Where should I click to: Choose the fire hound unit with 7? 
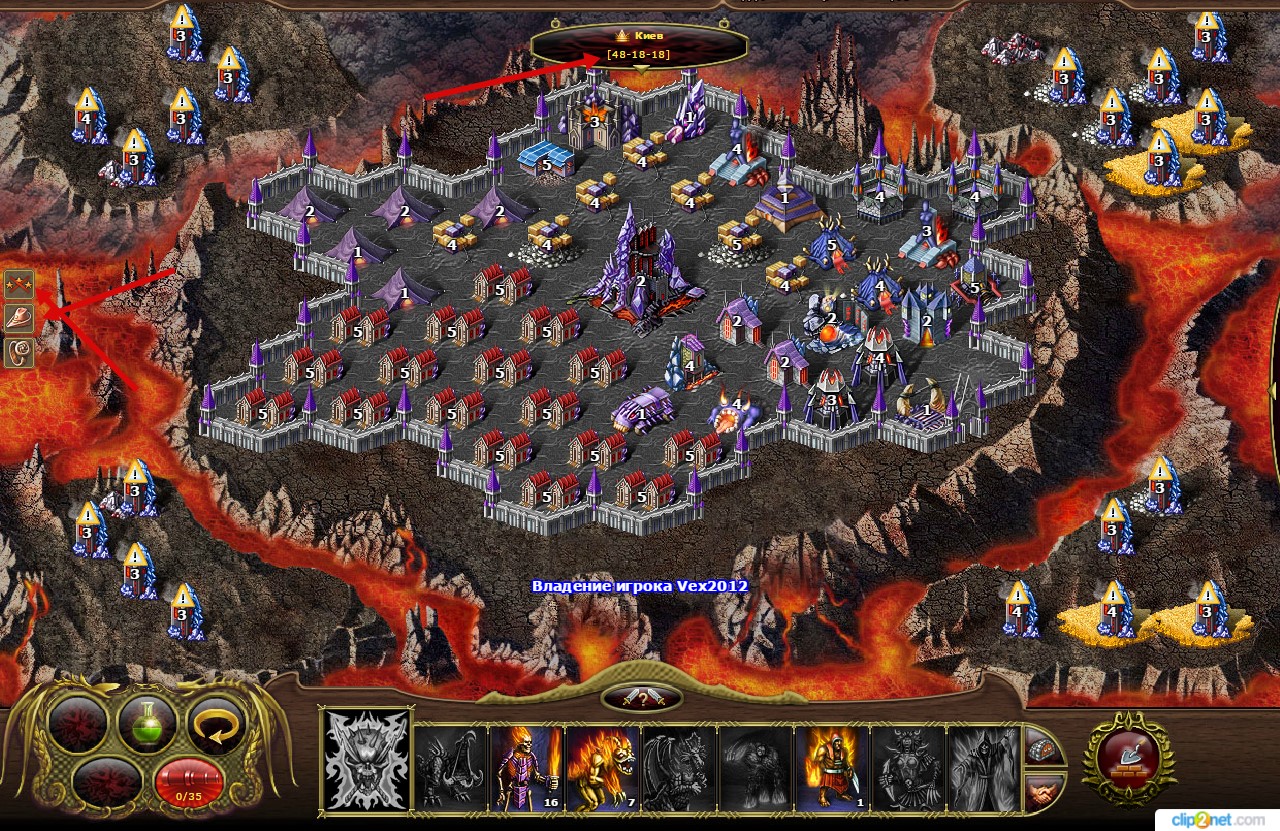(602, 767)
